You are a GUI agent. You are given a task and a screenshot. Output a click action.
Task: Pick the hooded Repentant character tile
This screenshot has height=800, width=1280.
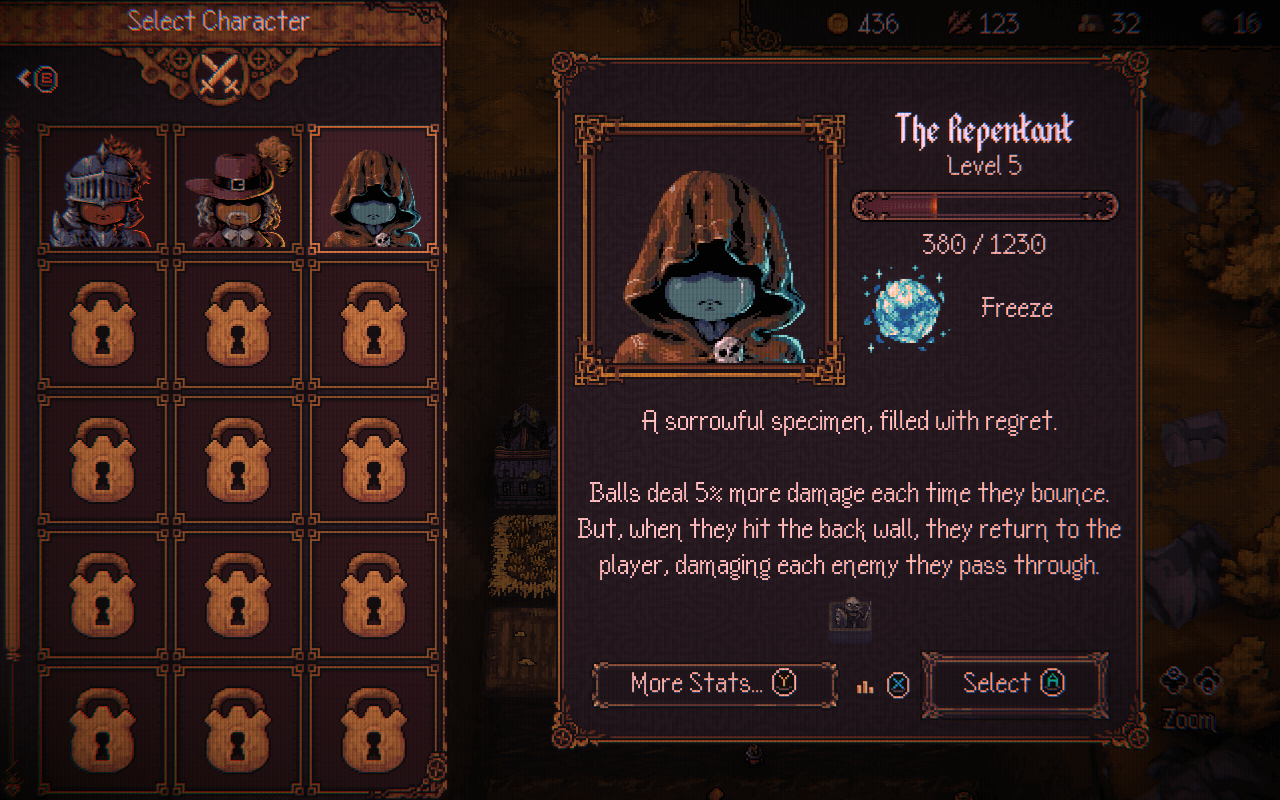(374, 188)
